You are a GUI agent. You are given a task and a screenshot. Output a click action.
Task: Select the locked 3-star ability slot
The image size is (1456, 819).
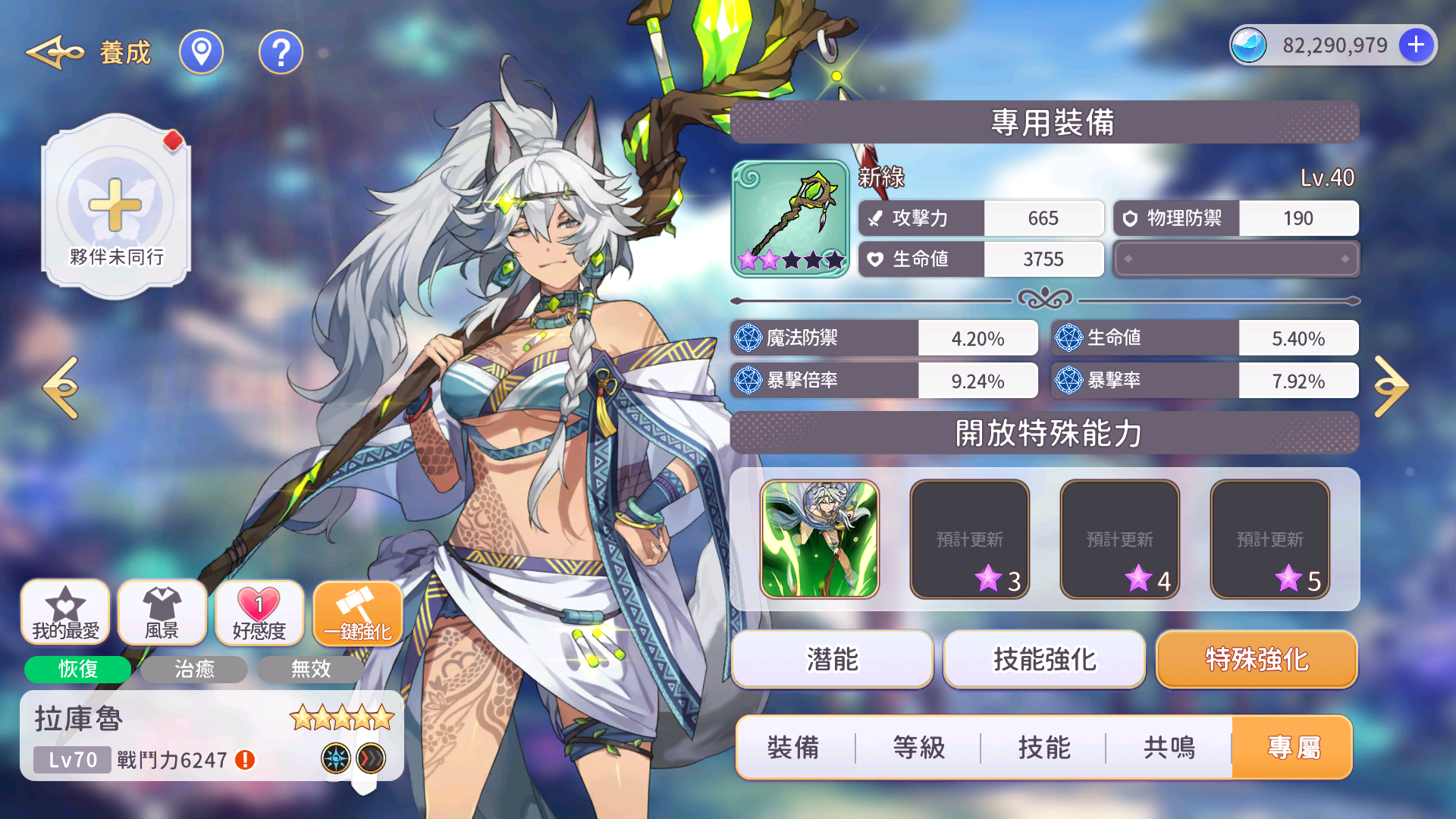[969, 539]
